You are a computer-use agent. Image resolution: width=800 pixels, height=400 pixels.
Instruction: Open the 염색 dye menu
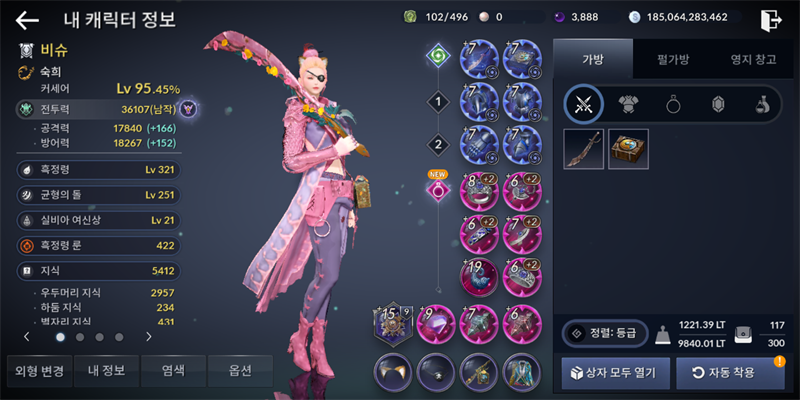174,371
